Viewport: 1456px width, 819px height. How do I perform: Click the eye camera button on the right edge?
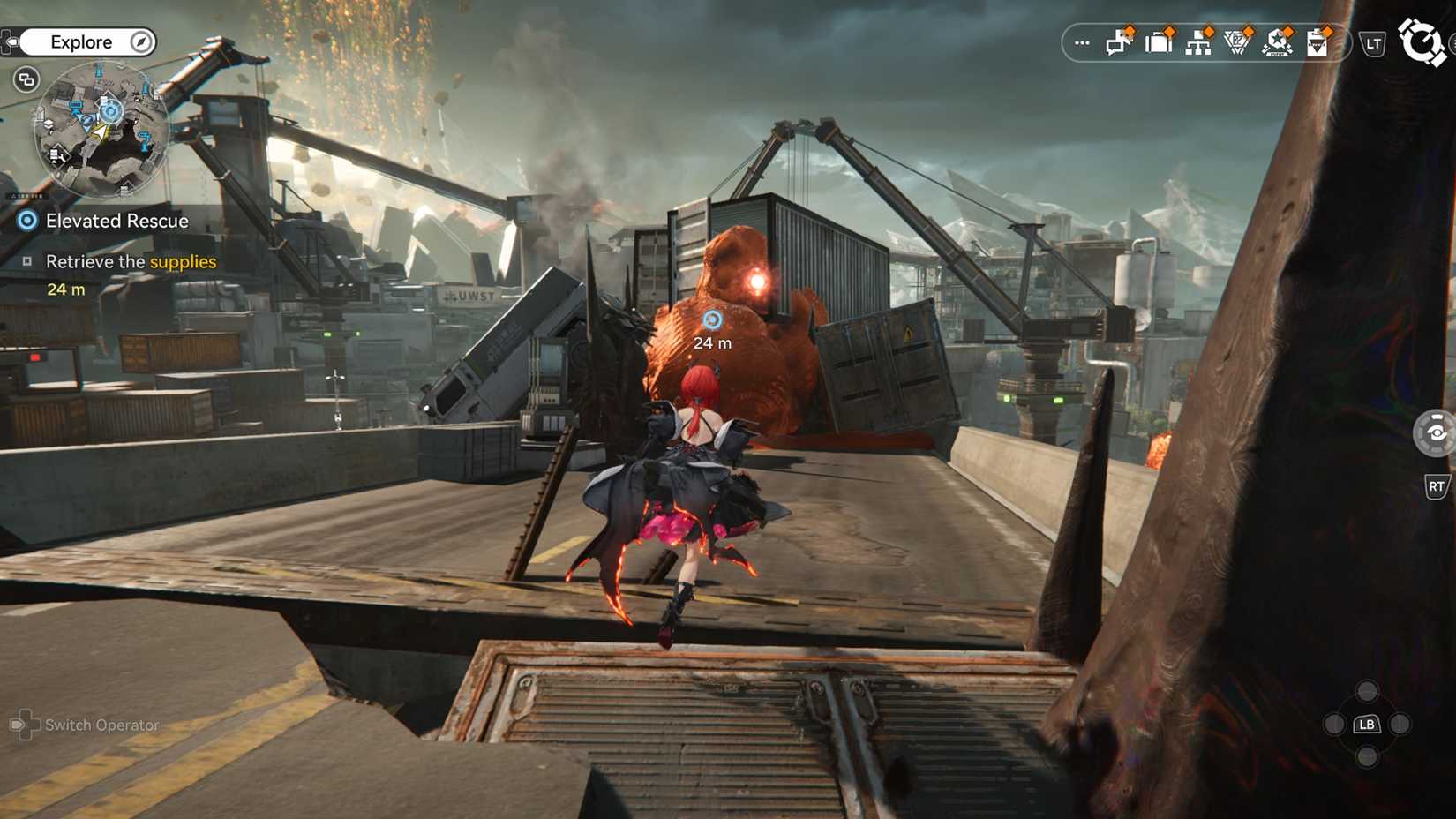1436,433
